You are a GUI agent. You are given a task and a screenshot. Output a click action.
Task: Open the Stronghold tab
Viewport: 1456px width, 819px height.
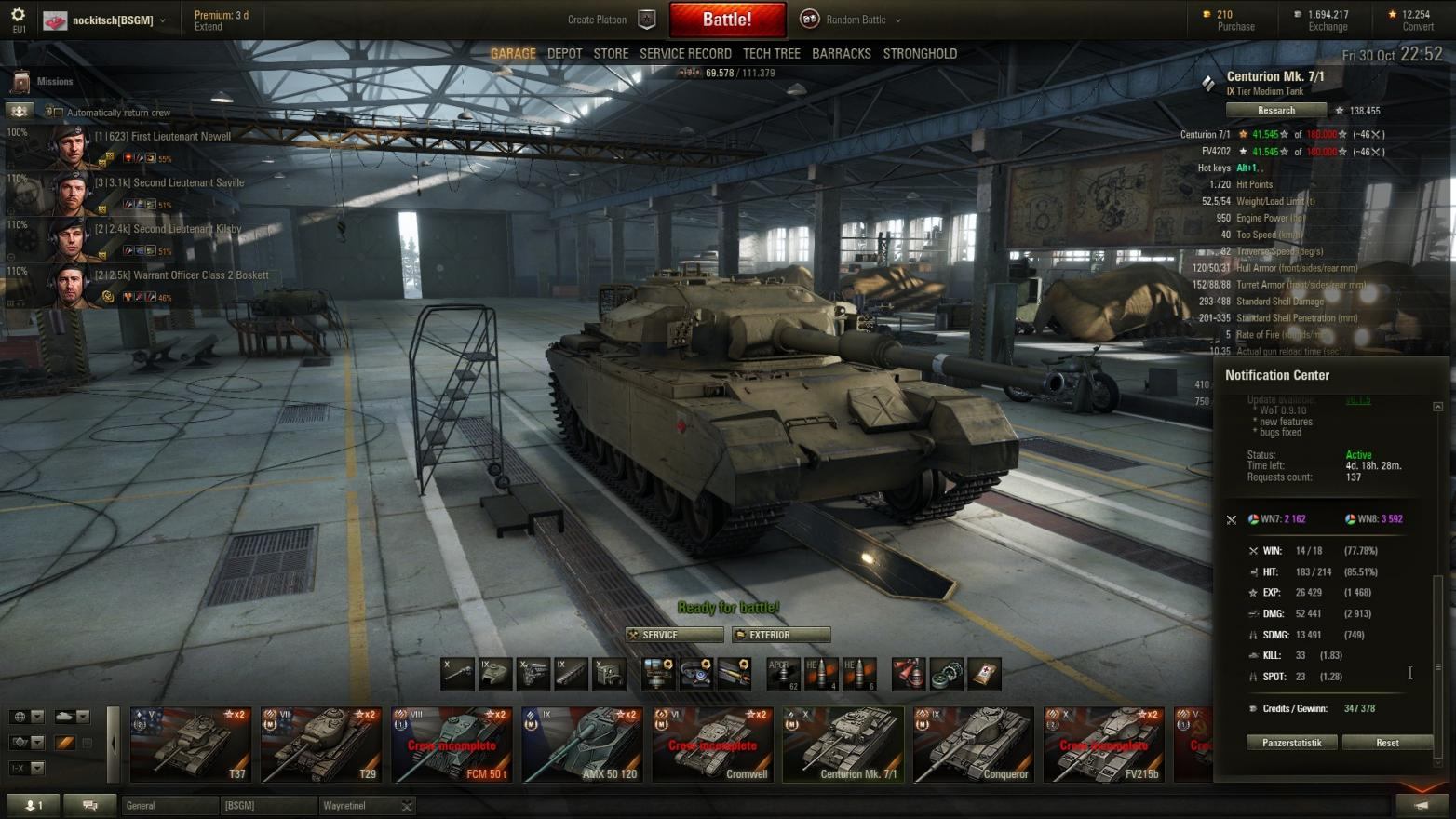point(920,54)
